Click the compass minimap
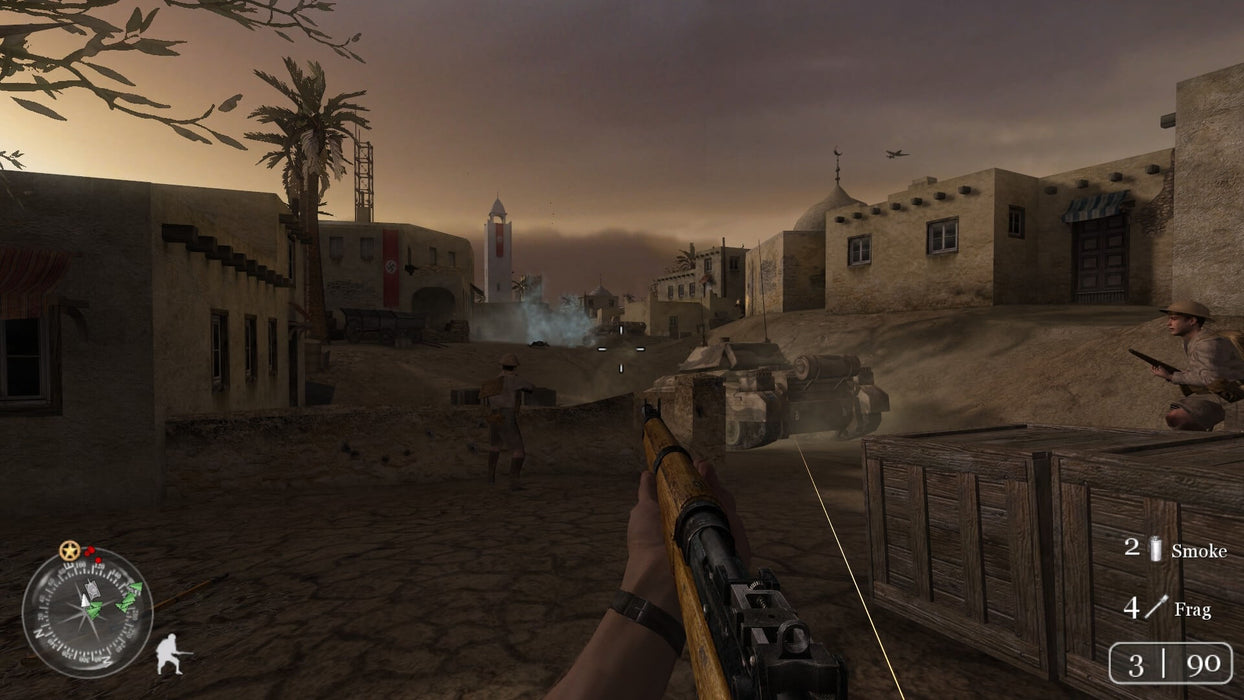This screenshot has width=1244, height=700. click(x=87, y=612)
